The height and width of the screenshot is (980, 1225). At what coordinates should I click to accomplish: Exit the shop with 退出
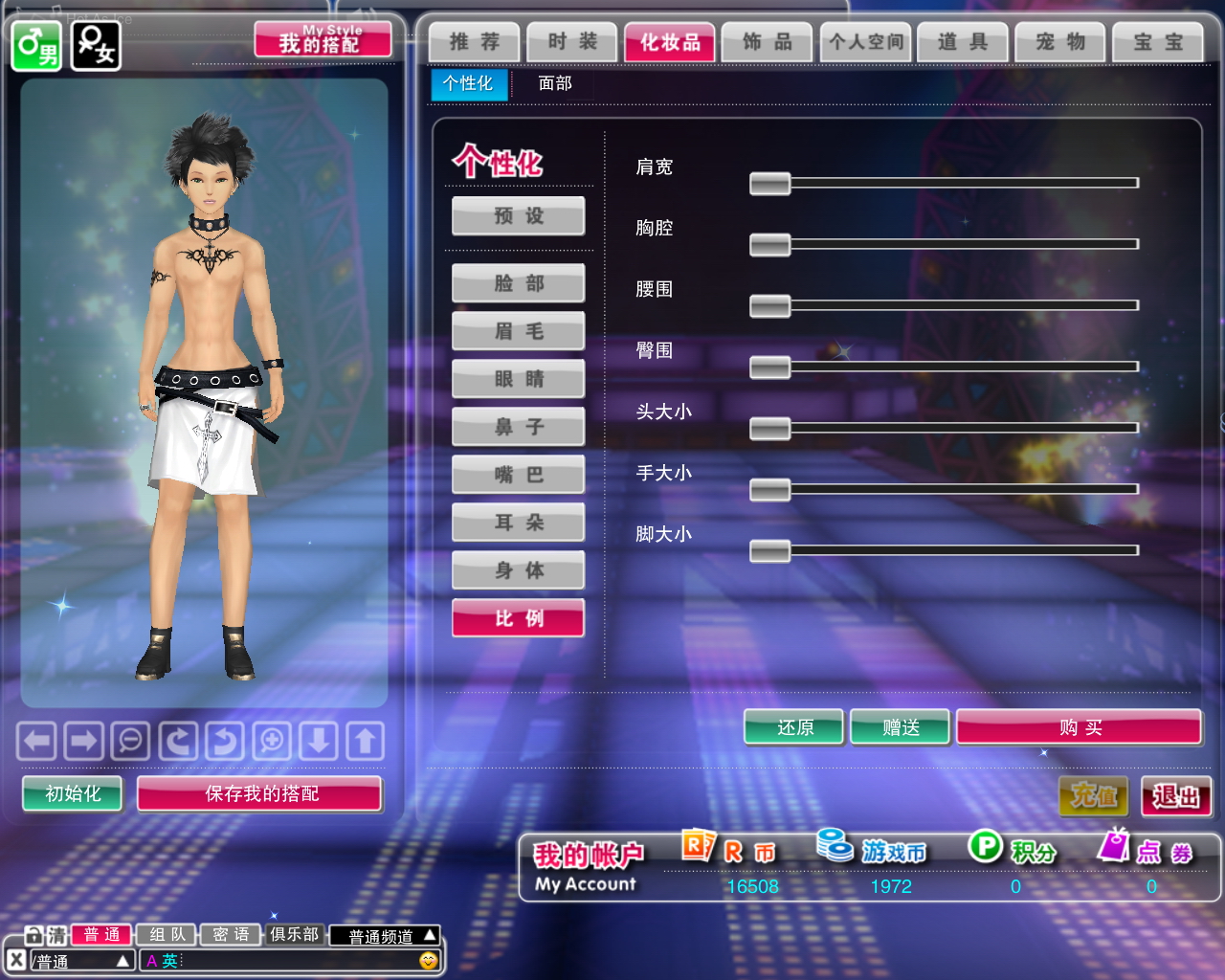(x=1175, y=796)
